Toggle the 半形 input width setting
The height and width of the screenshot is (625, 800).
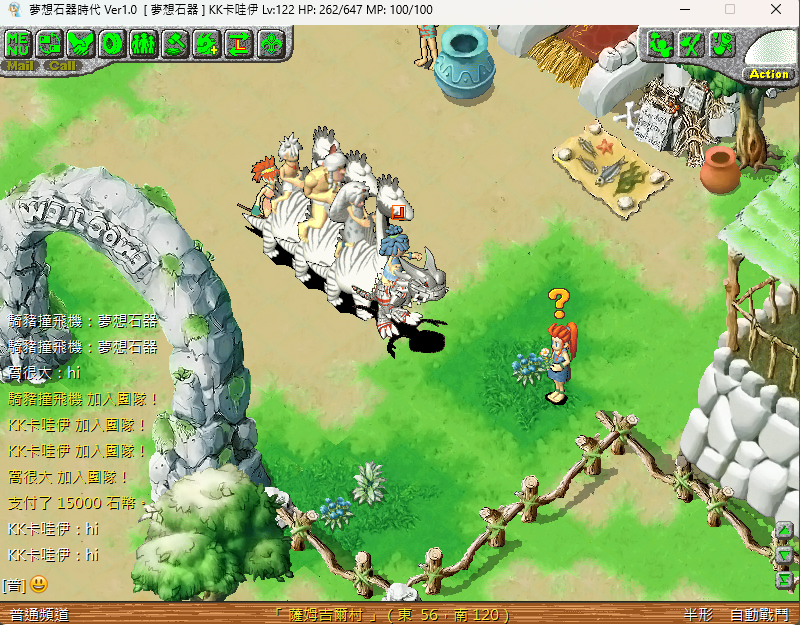click(x=698, y=614)
